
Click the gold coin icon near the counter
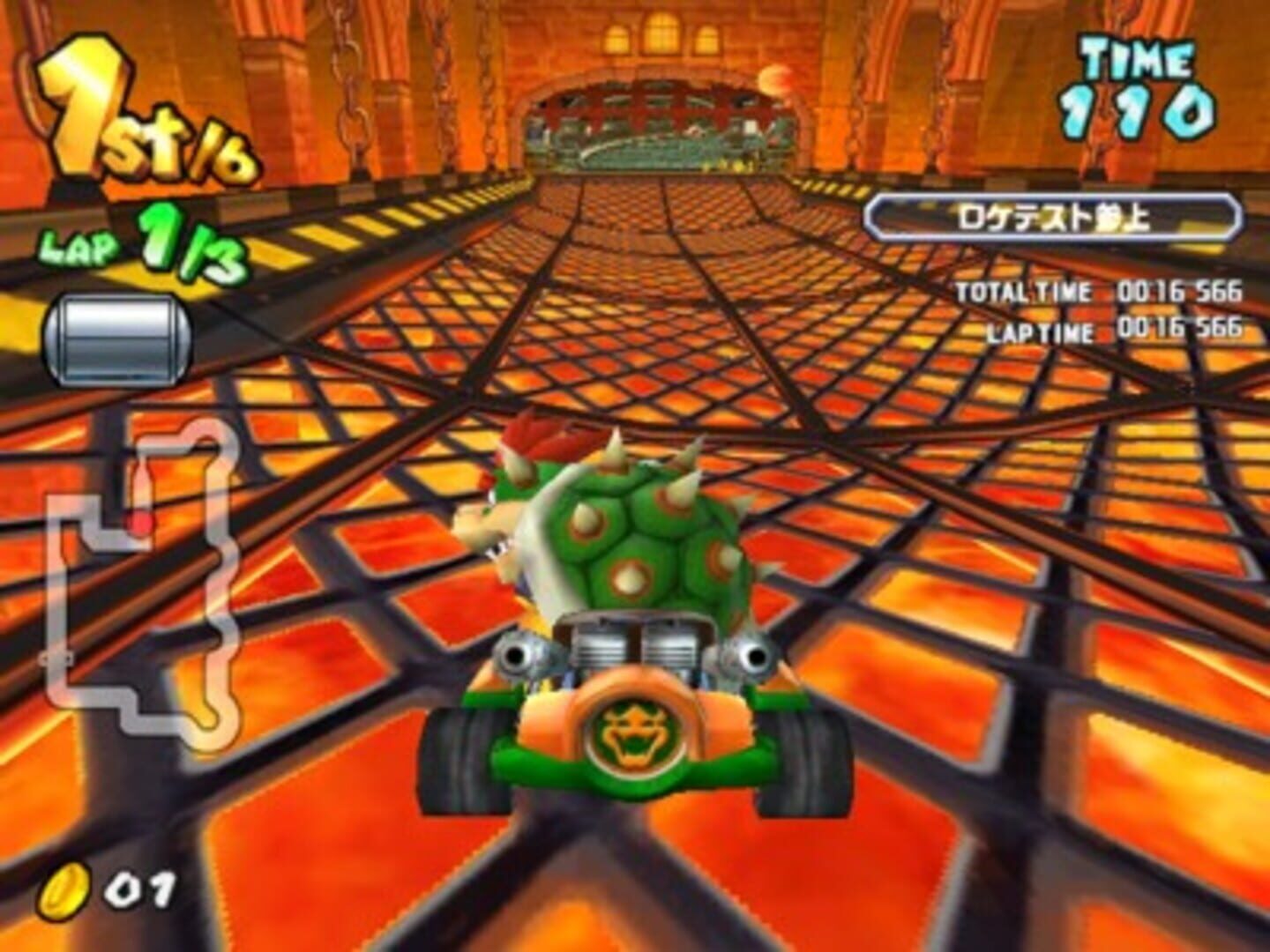(66, 892)
